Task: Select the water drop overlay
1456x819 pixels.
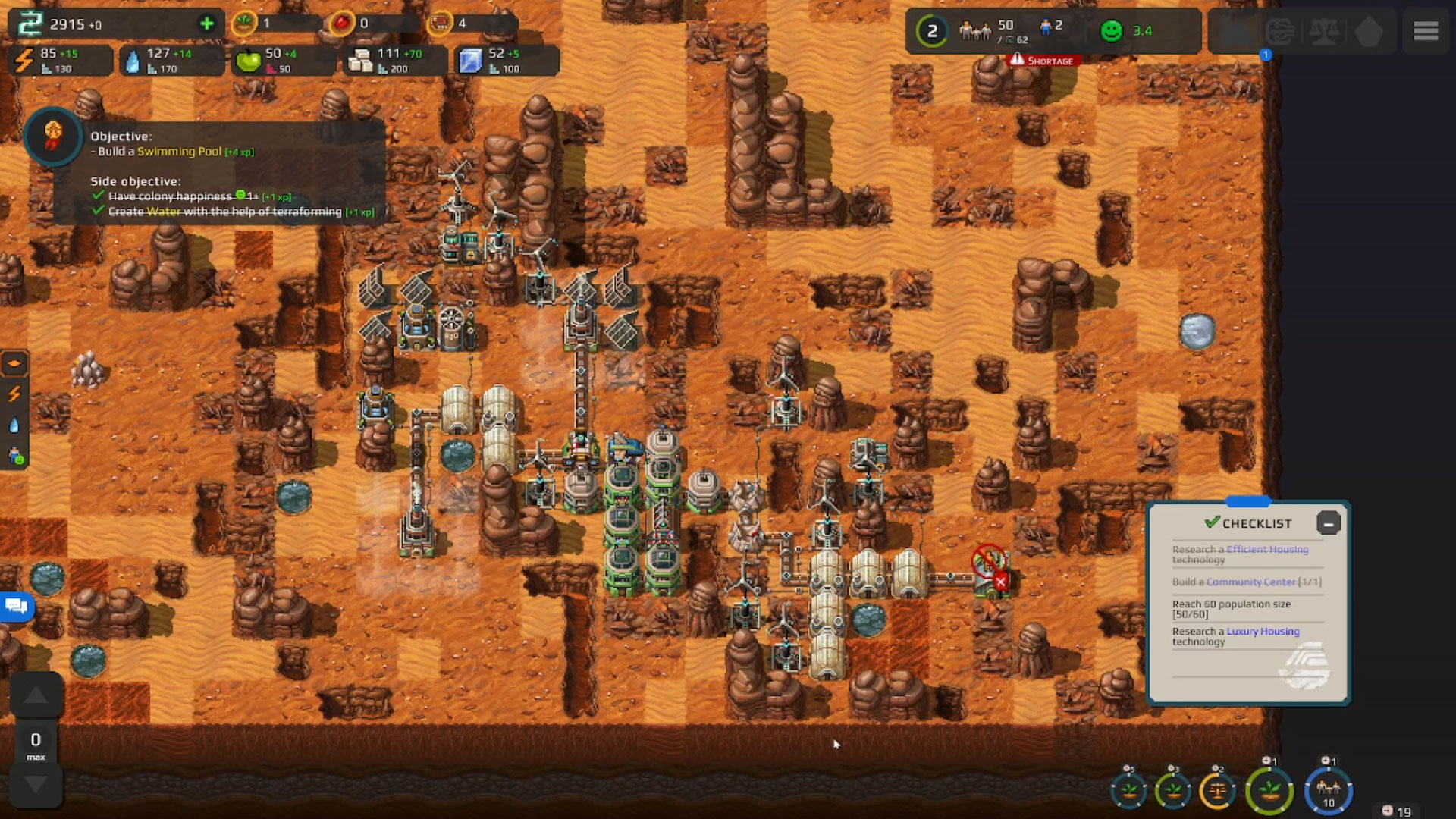Action: [14, 425]
